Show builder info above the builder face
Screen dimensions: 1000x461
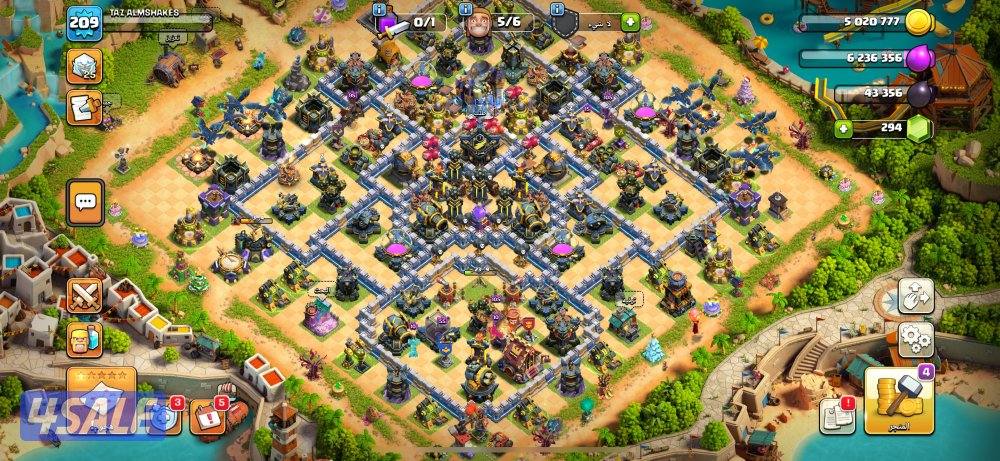pos(466,9)
